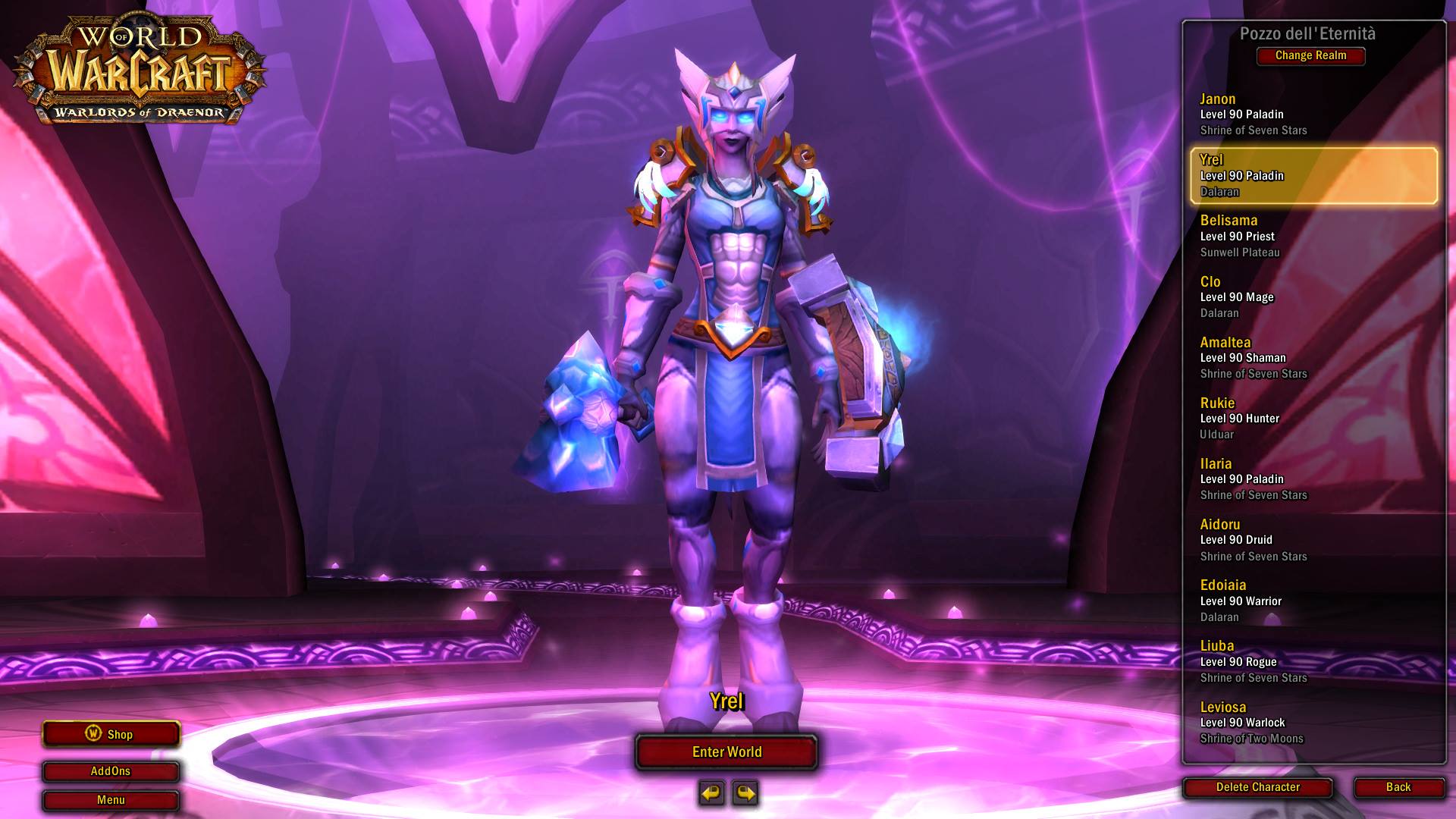Select Janon the Paladin
This screenshot has height=819, width=1456.
click(x=1312, y=115)
